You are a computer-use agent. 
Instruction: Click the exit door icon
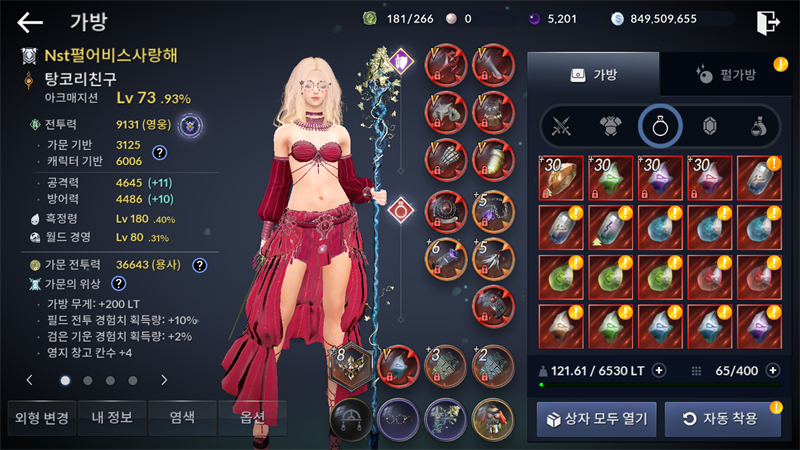[767, 22]
